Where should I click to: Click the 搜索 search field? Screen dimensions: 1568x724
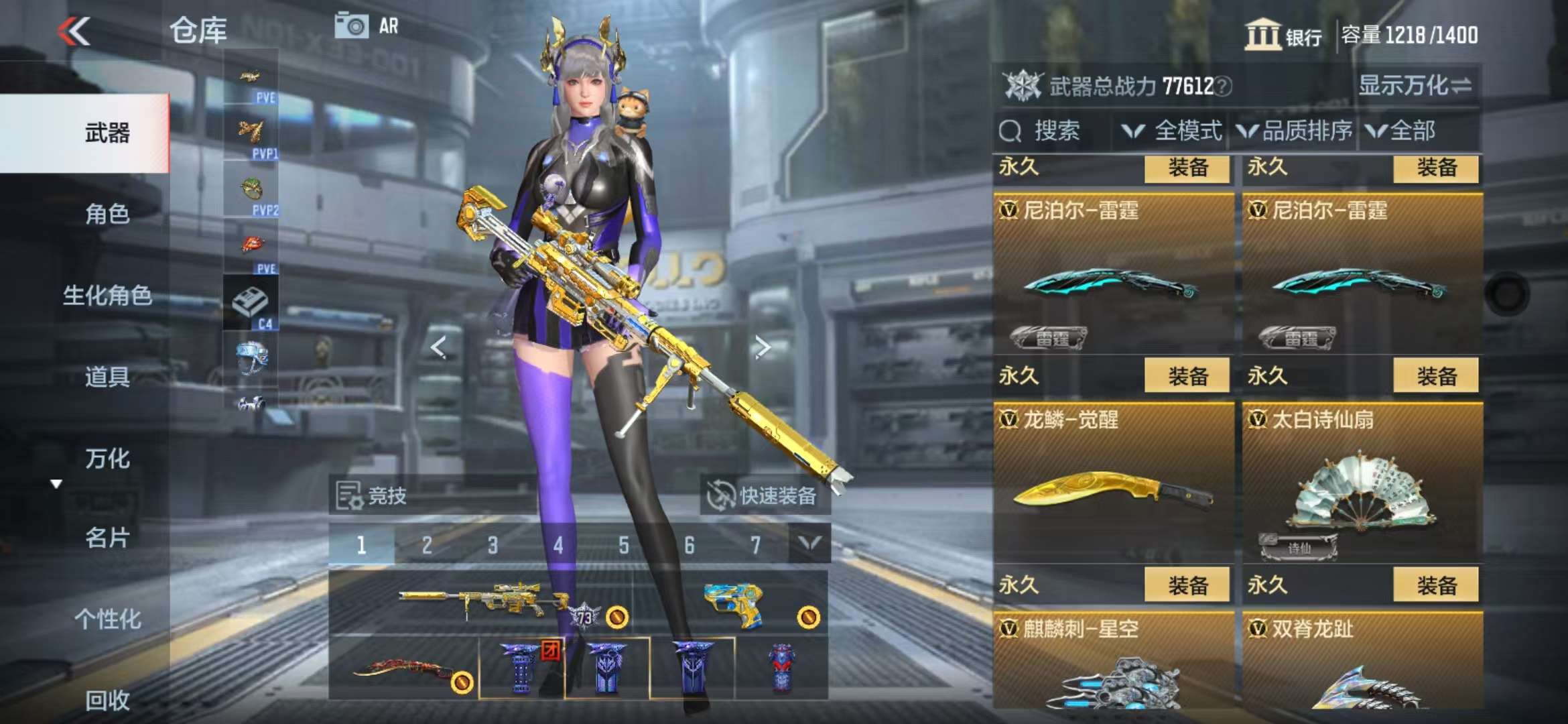coord(1055,131)
